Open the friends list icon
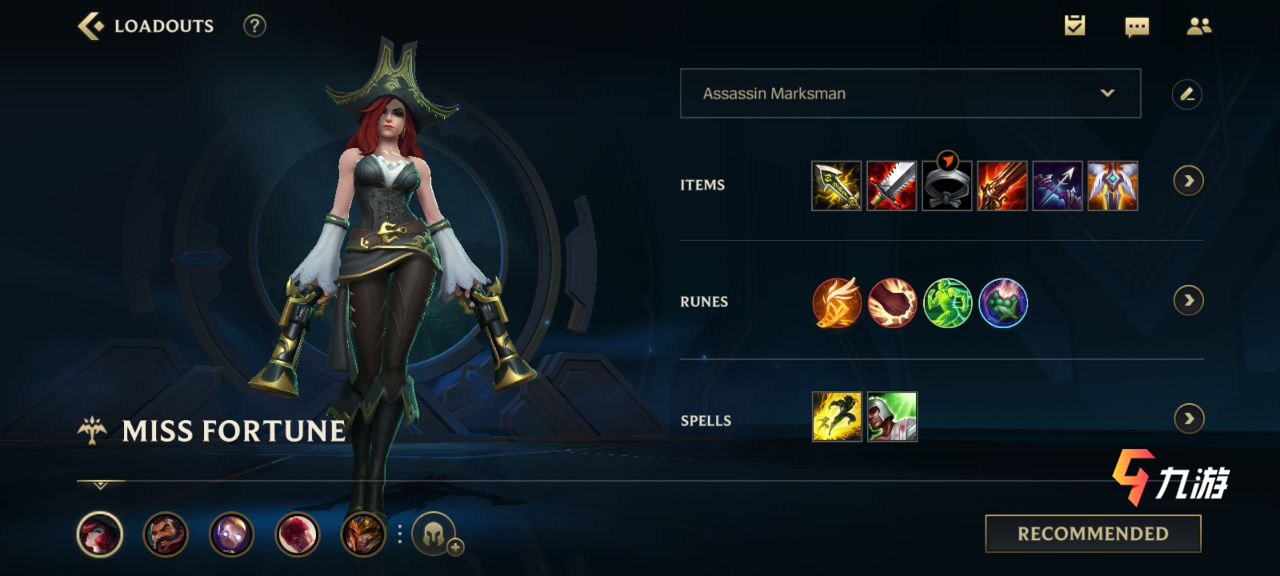The width and height of the screenshot is (1280, 576). tap(1199, 27)
